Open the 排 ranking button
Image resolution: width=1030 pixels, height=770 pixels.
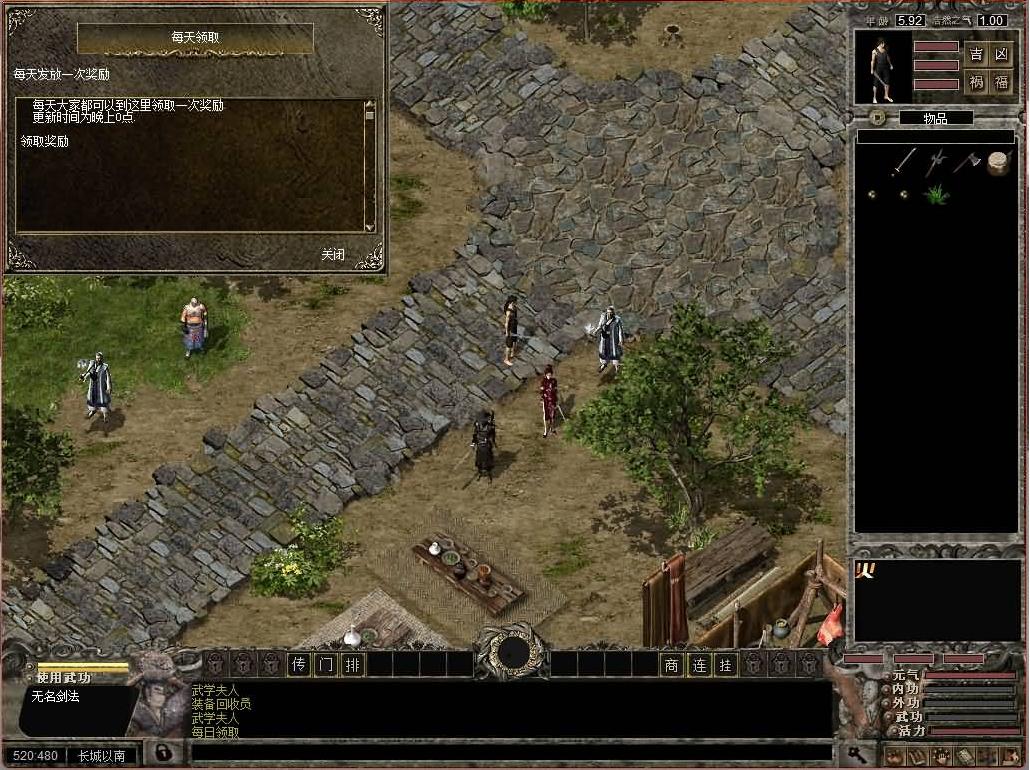(352, 664)
